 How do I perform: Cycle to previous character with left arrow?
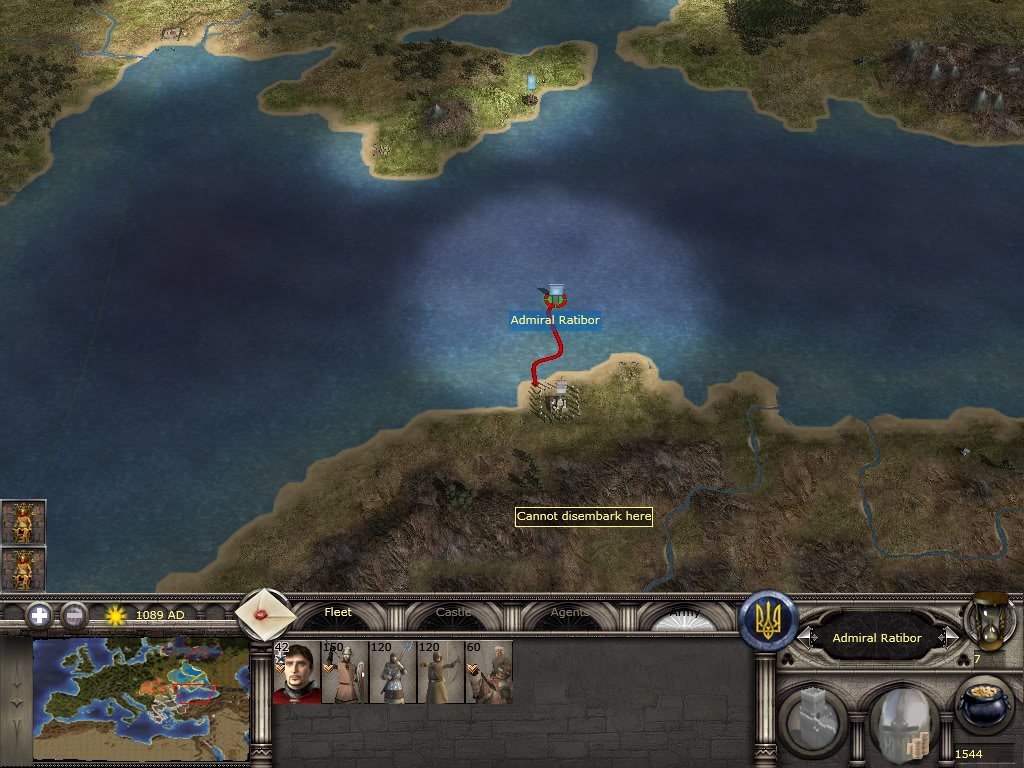803,637
